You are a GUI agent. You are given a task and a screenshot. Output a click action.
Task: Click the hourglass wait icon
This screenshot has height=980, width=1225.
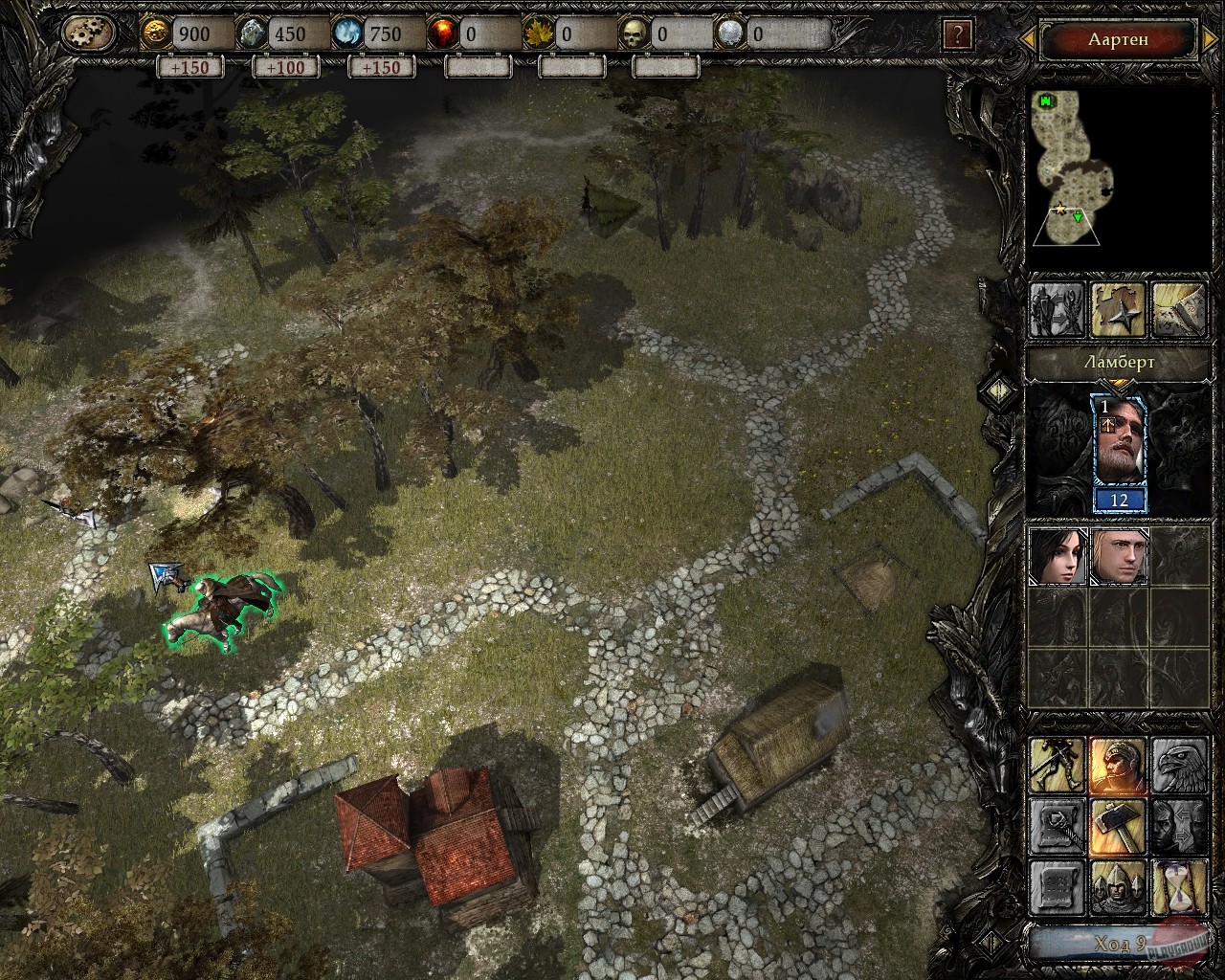[x=1179, y=886]
